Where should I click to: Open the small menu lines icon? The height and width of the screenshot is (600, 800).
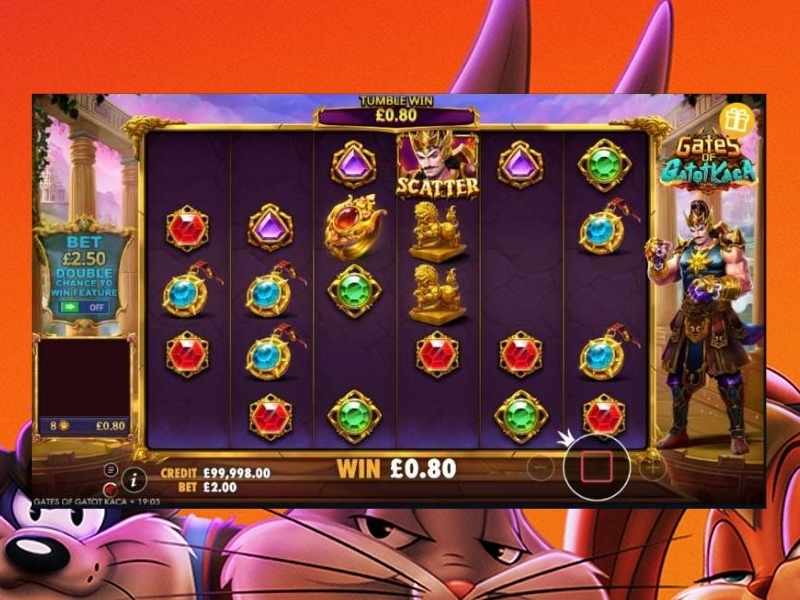pyautogui.click(x=110, y=470)
